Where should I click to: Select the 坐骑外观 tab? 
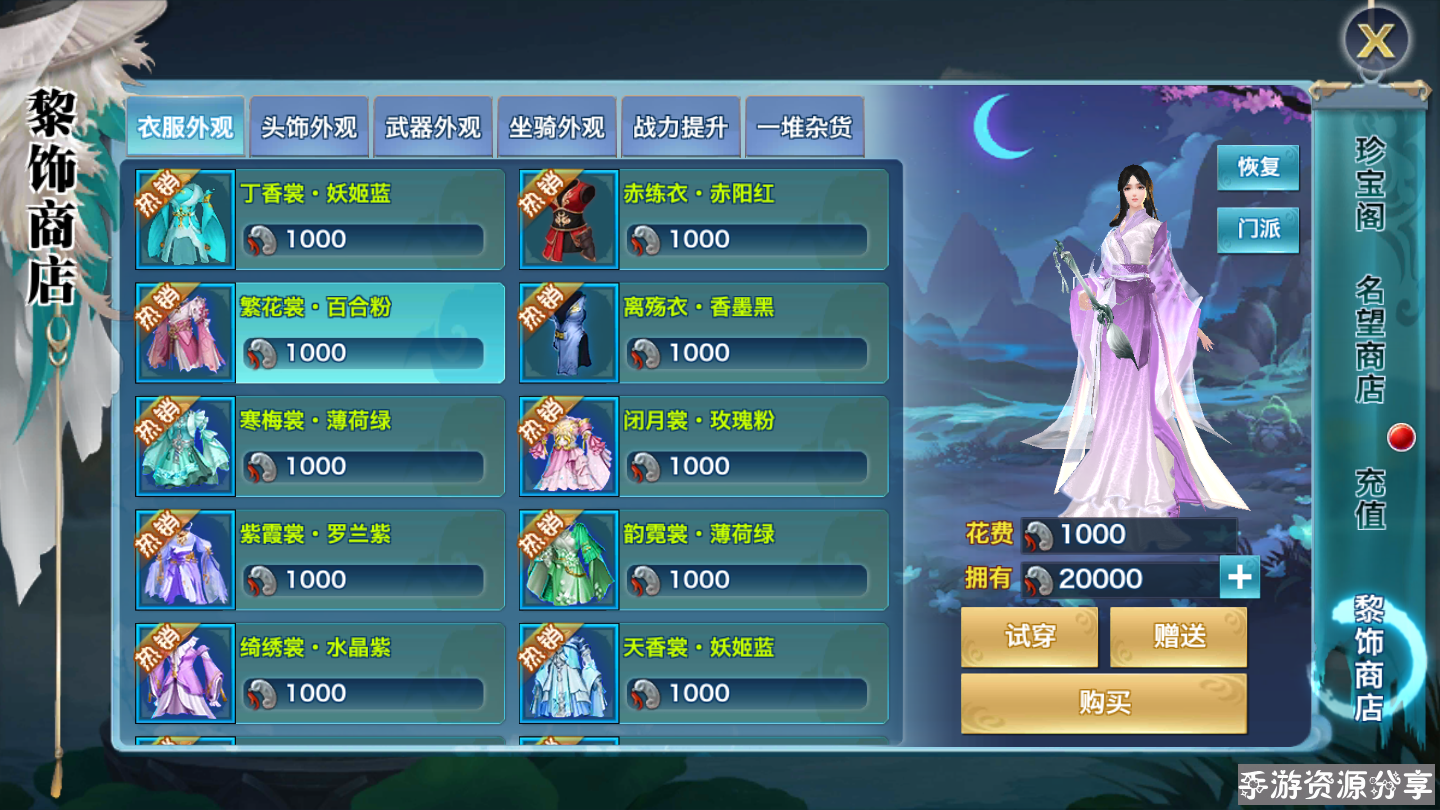[557, 128]
